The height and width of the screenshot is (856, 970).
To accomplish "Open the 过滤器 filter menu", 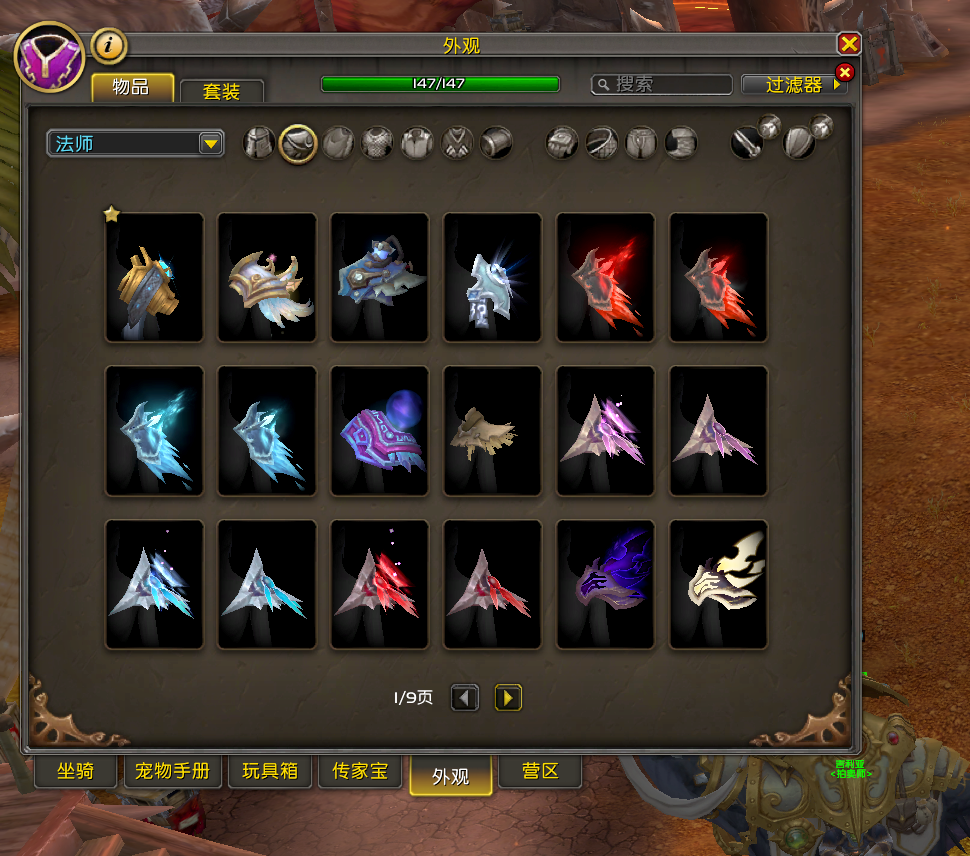I will [794, 85].
